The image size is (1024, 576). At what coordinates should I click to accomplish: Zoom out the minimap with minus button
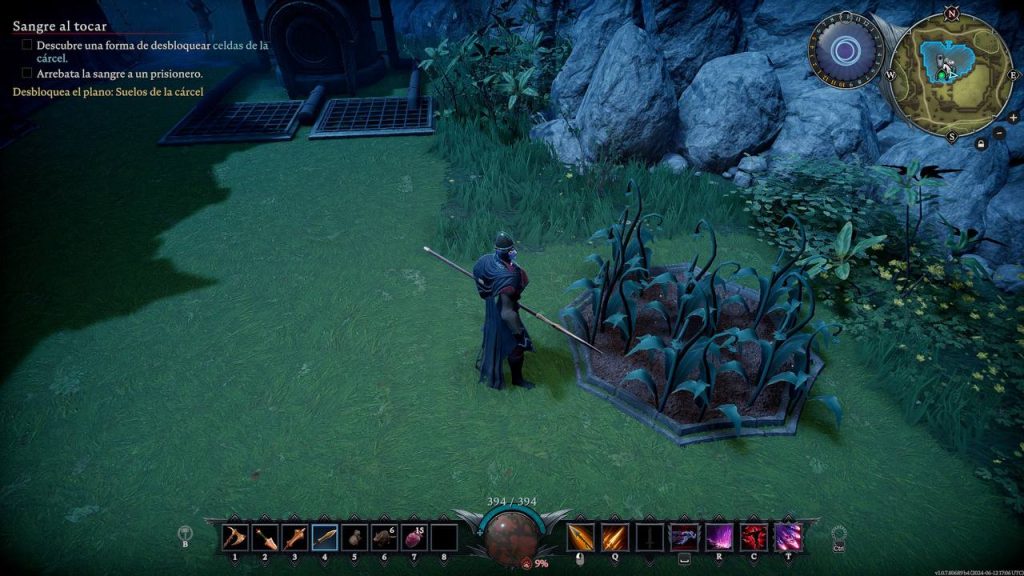tap(999, 132)
